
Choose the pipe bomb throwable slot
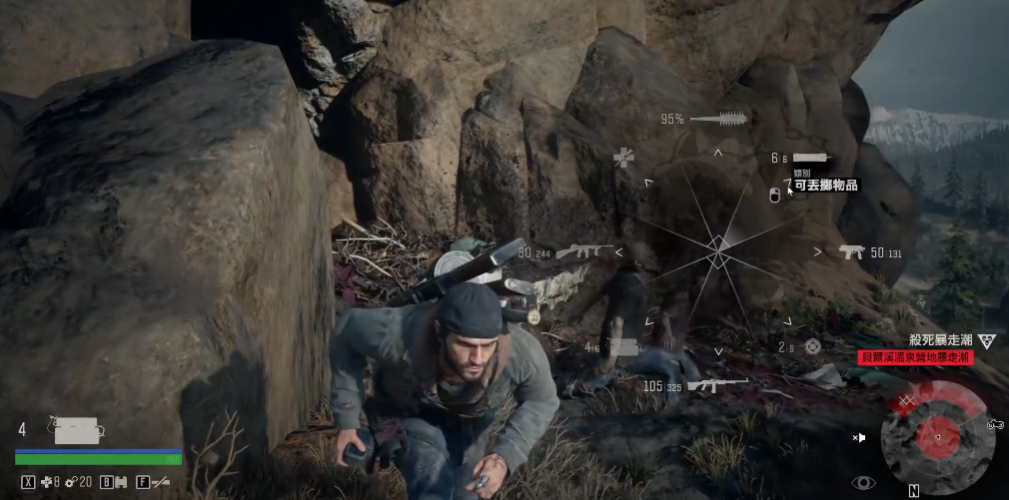[810, 158]
